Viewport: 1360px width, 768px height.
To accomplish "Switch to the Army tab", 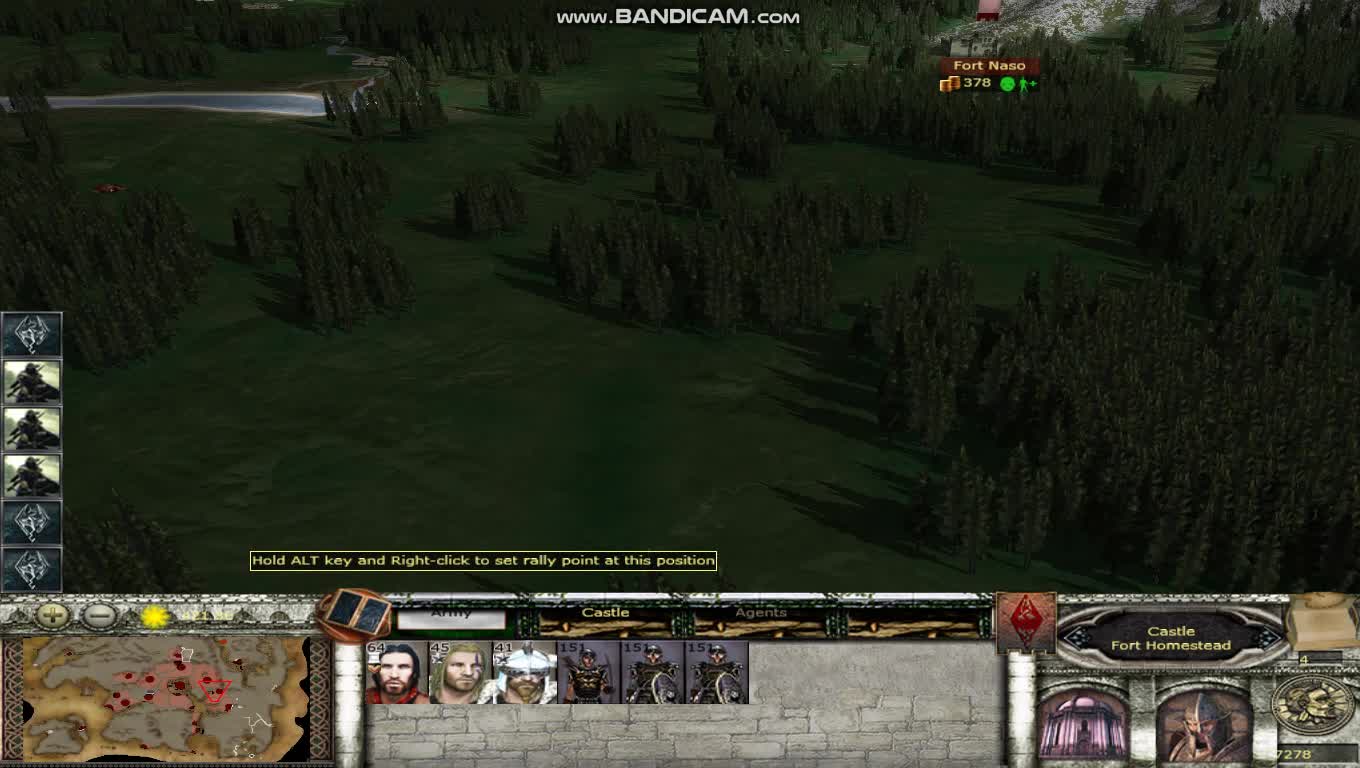I will (455, 613).
